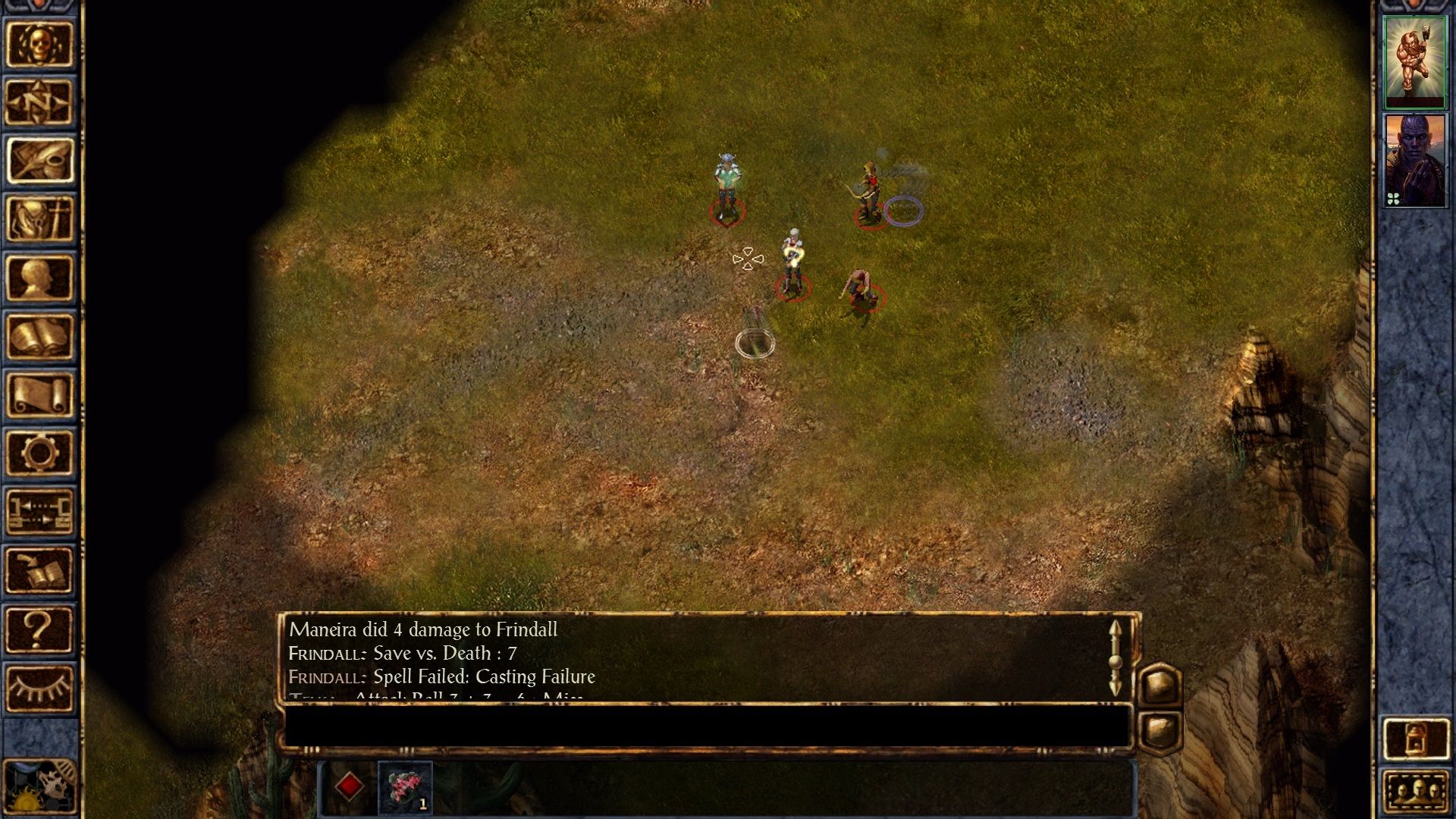
Task: Open the inventory screen icon
Action: tap(39, 219)
